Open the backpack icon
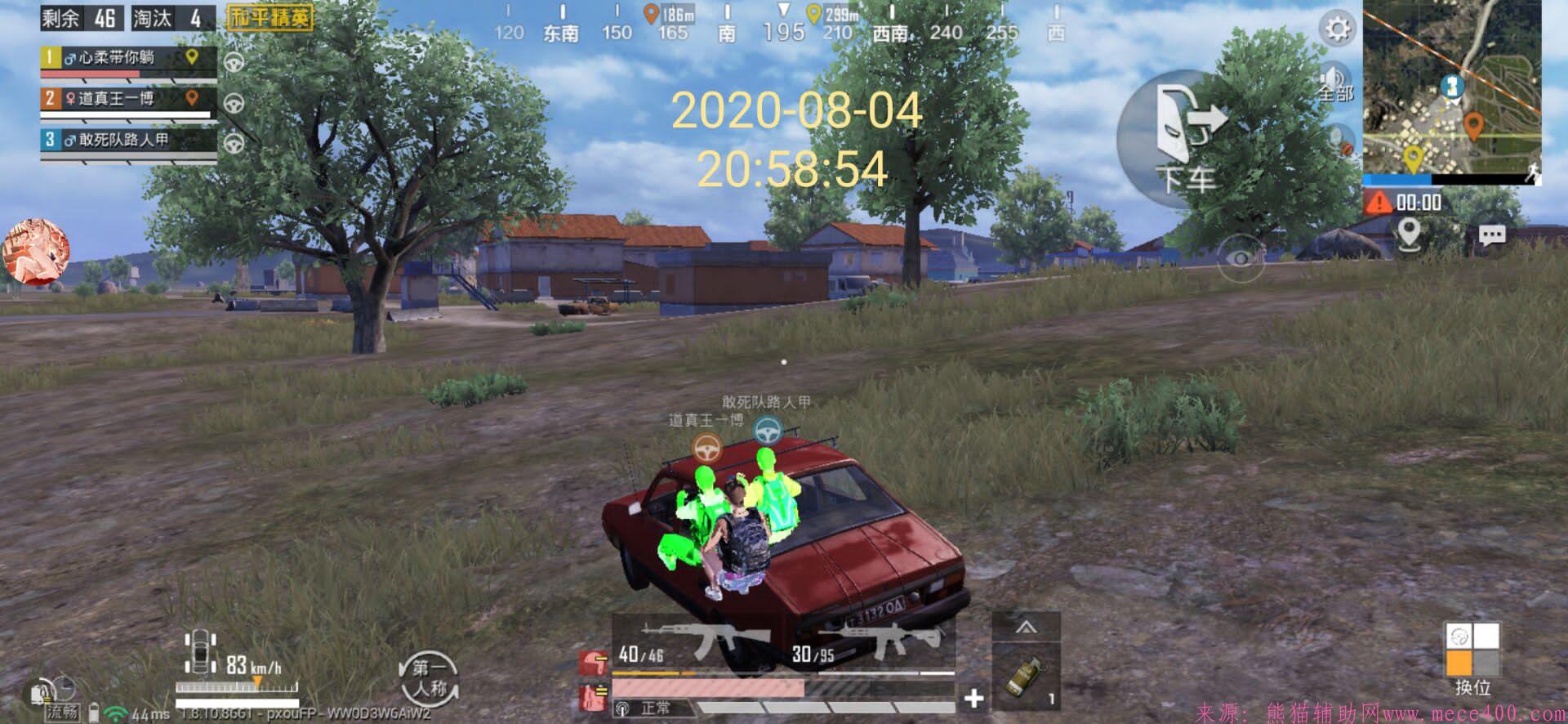 pyautogui.click(x=41, y=693)
